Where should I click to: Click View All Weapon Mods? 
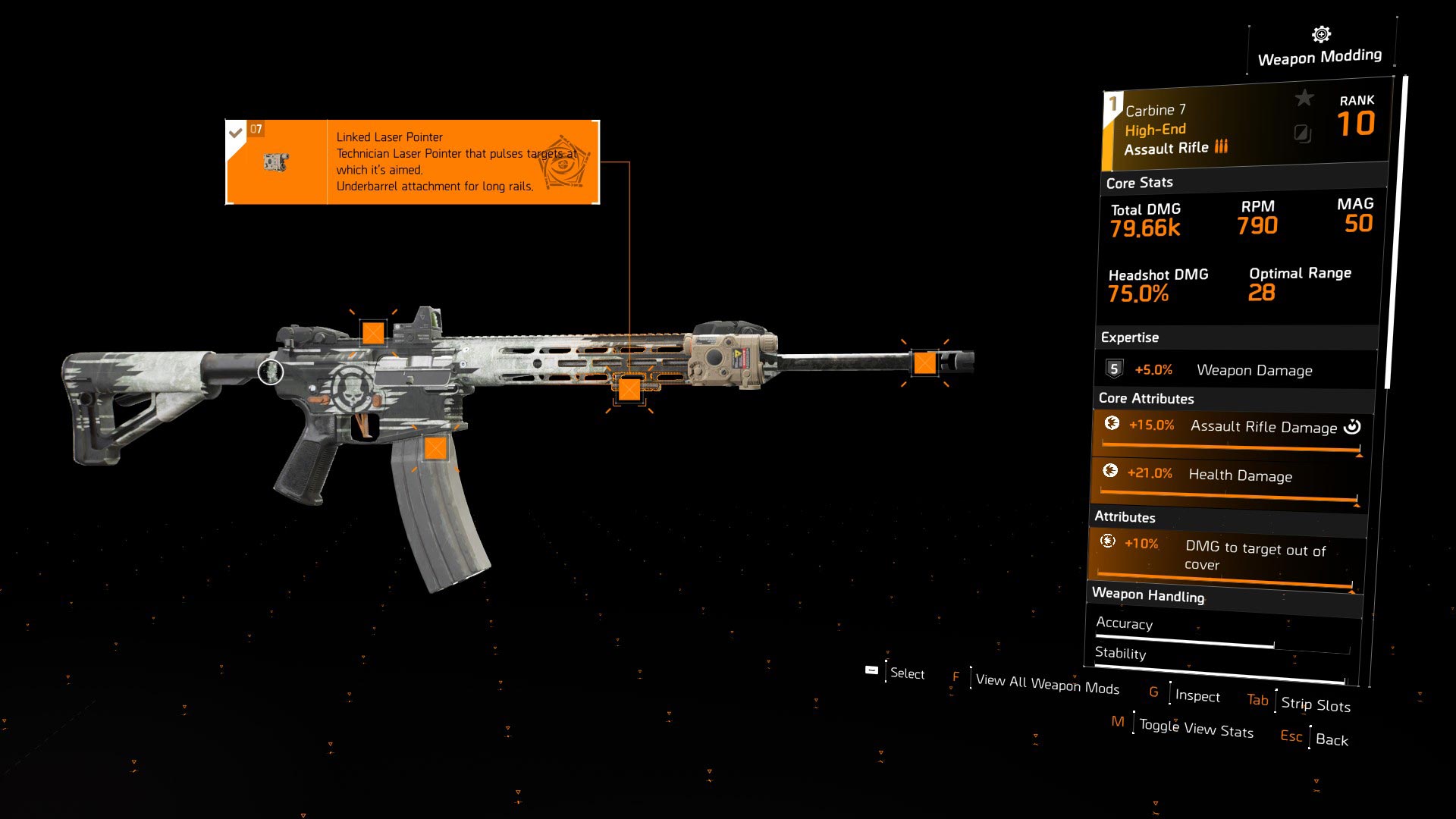[x=1047, y=683]
